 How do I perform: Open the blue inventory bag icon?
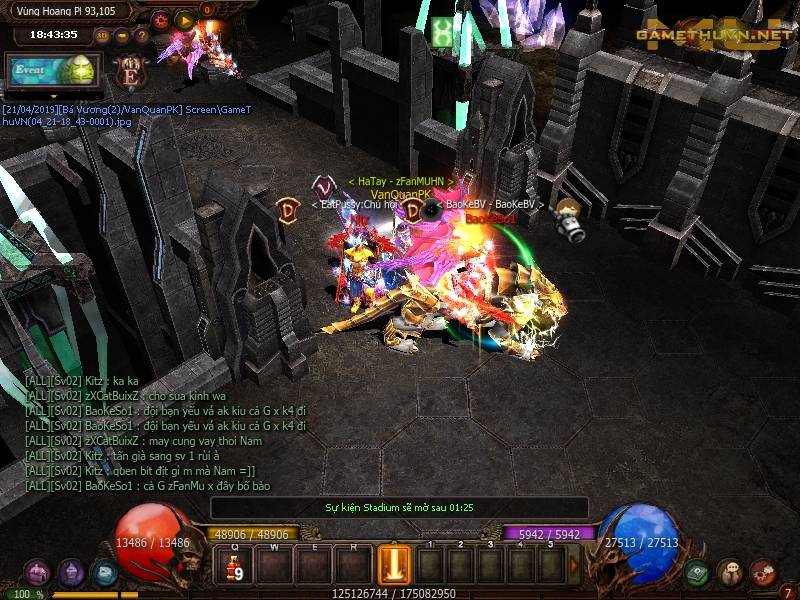pyautogui.click(x=104, y=573)
